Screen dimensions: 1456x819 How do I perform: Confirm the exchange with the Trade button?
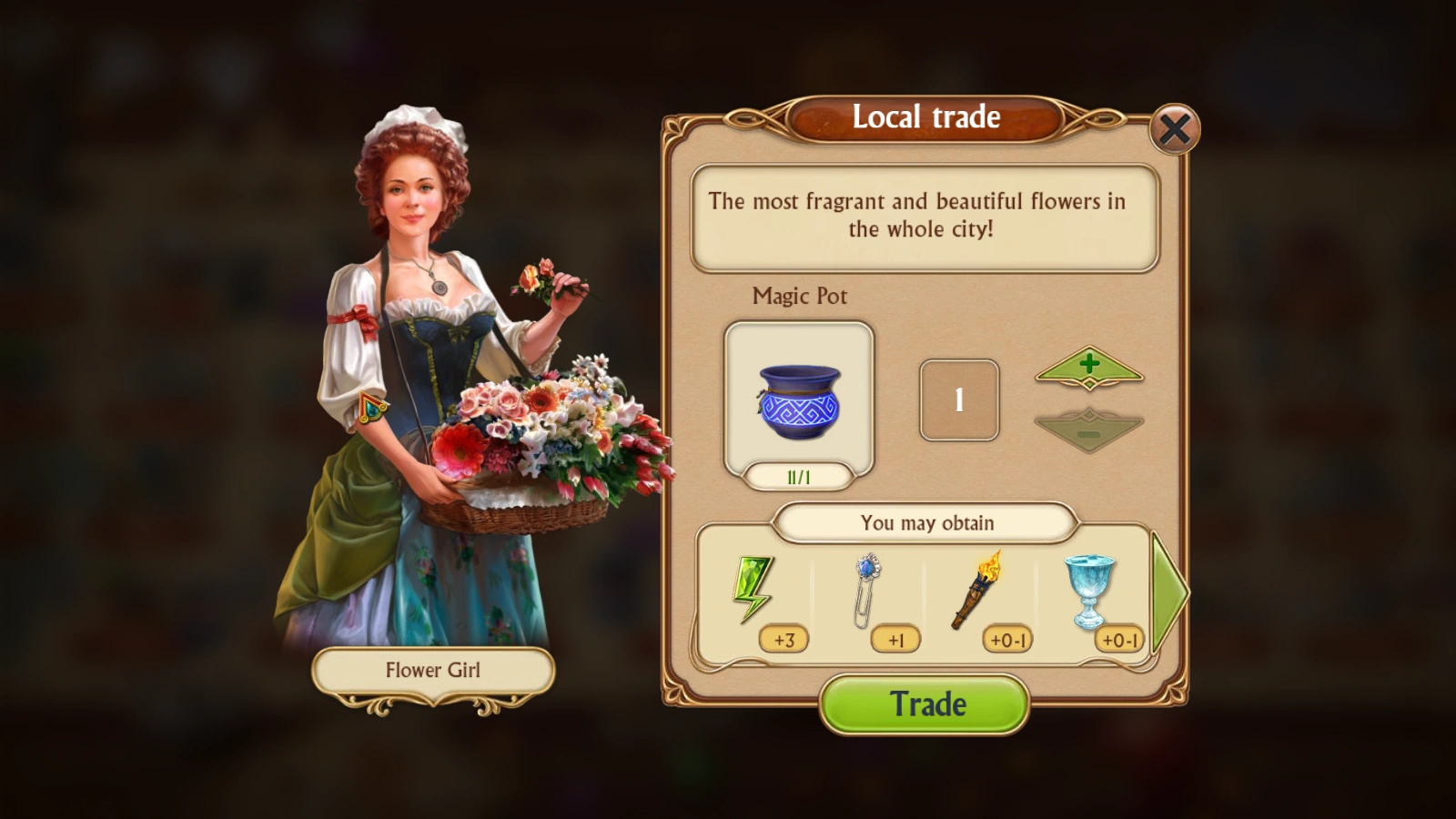coord(925,704)
